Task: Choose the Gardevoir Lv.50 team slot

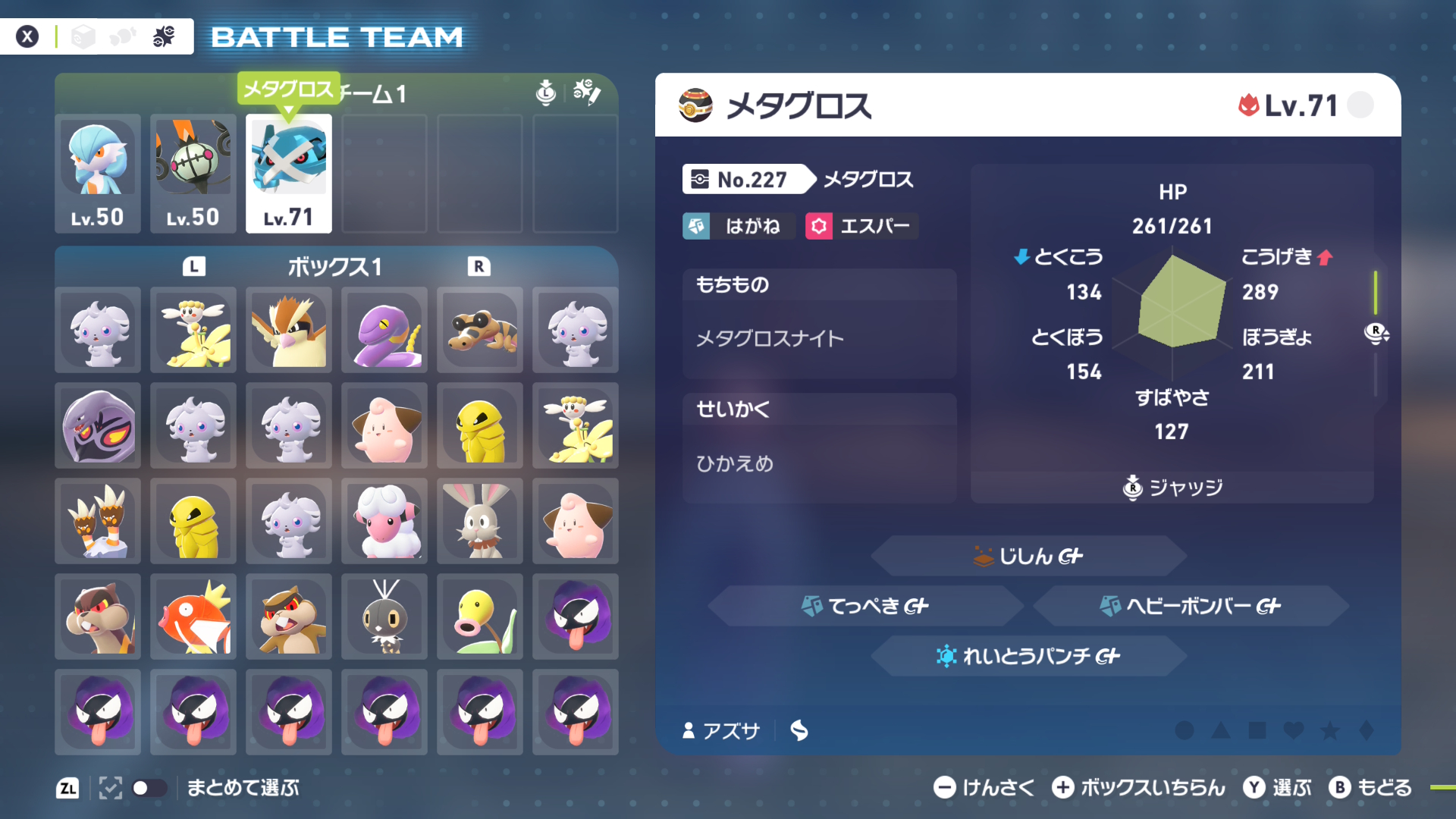Action: pyautogui.click(x=98, y=174)
